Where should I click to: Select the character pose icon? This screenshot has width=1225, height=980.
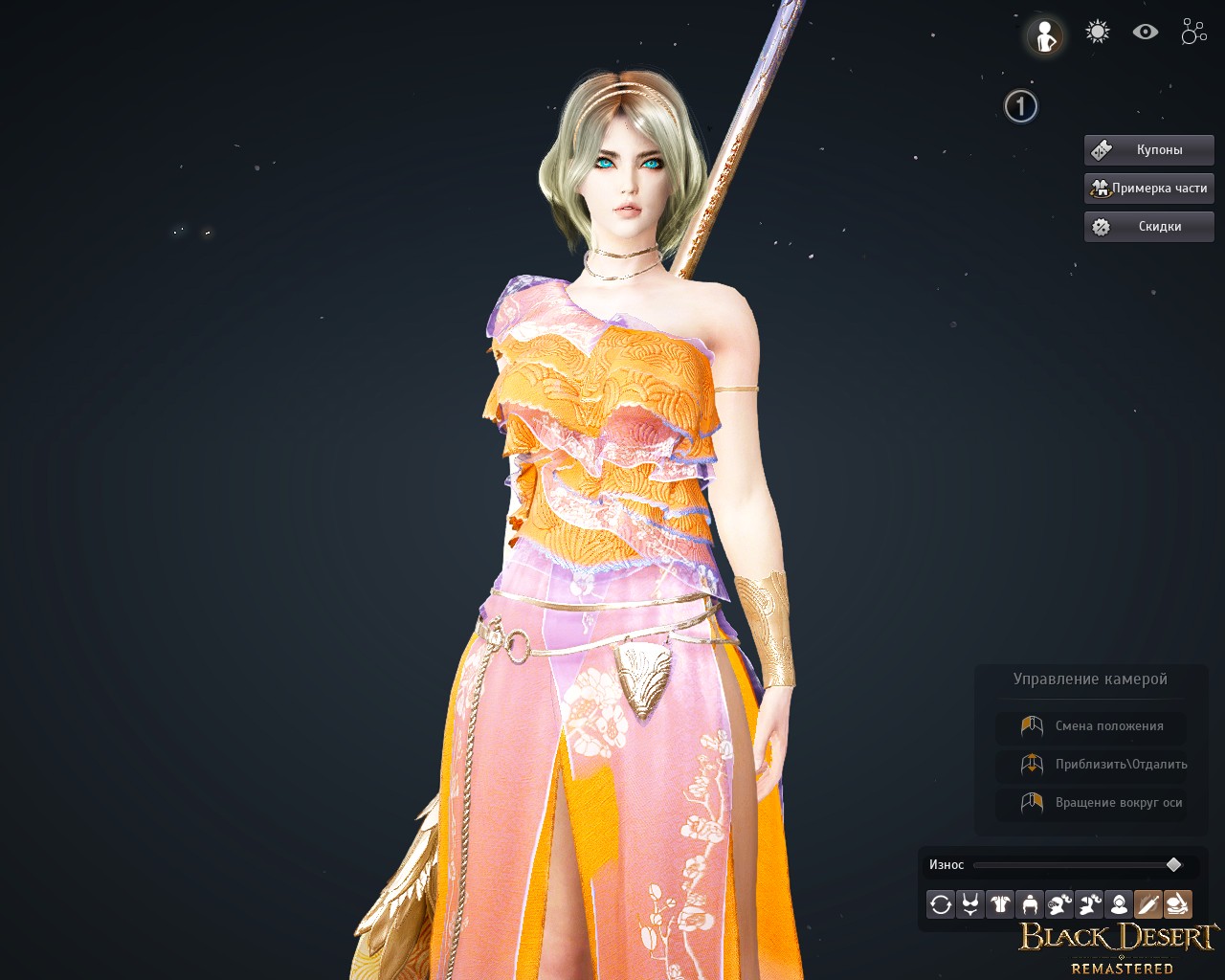(1045, 36)
